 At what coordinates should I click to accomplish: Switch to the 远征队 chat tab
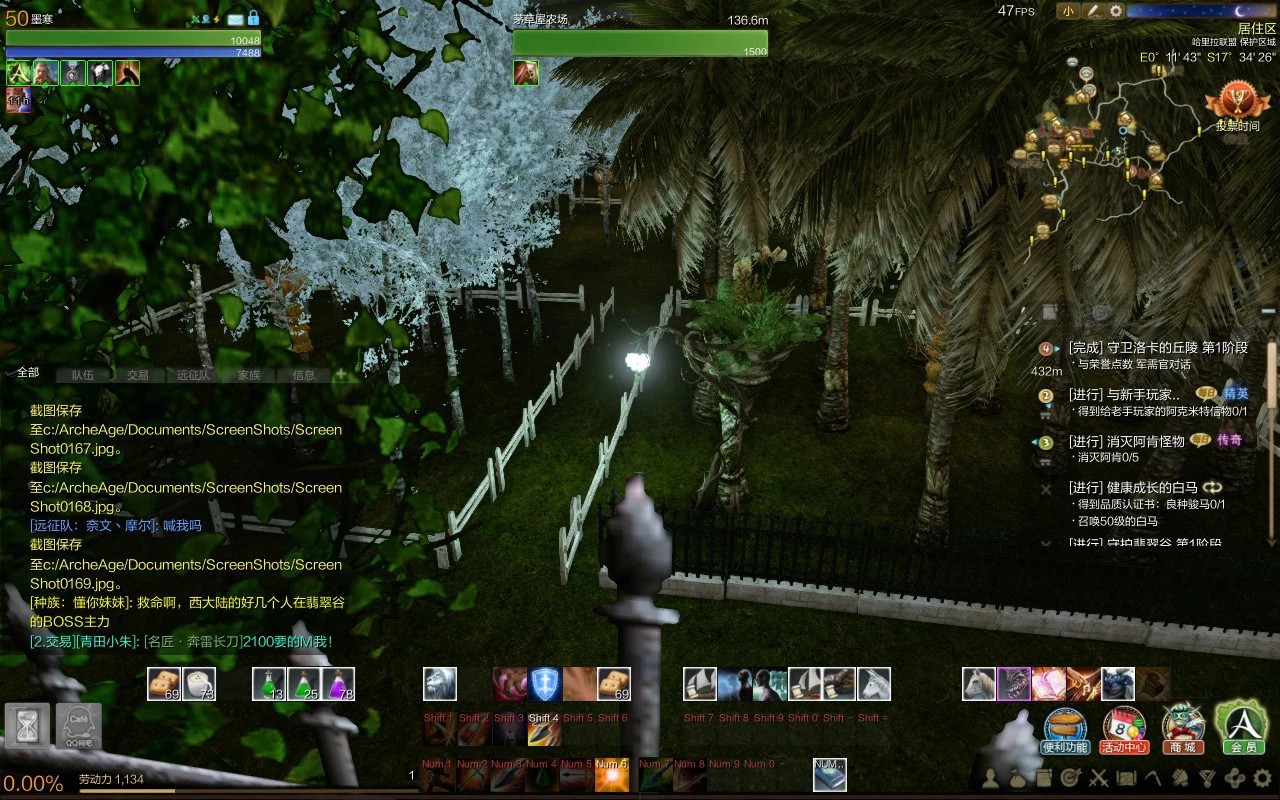(x=194, y=375)
